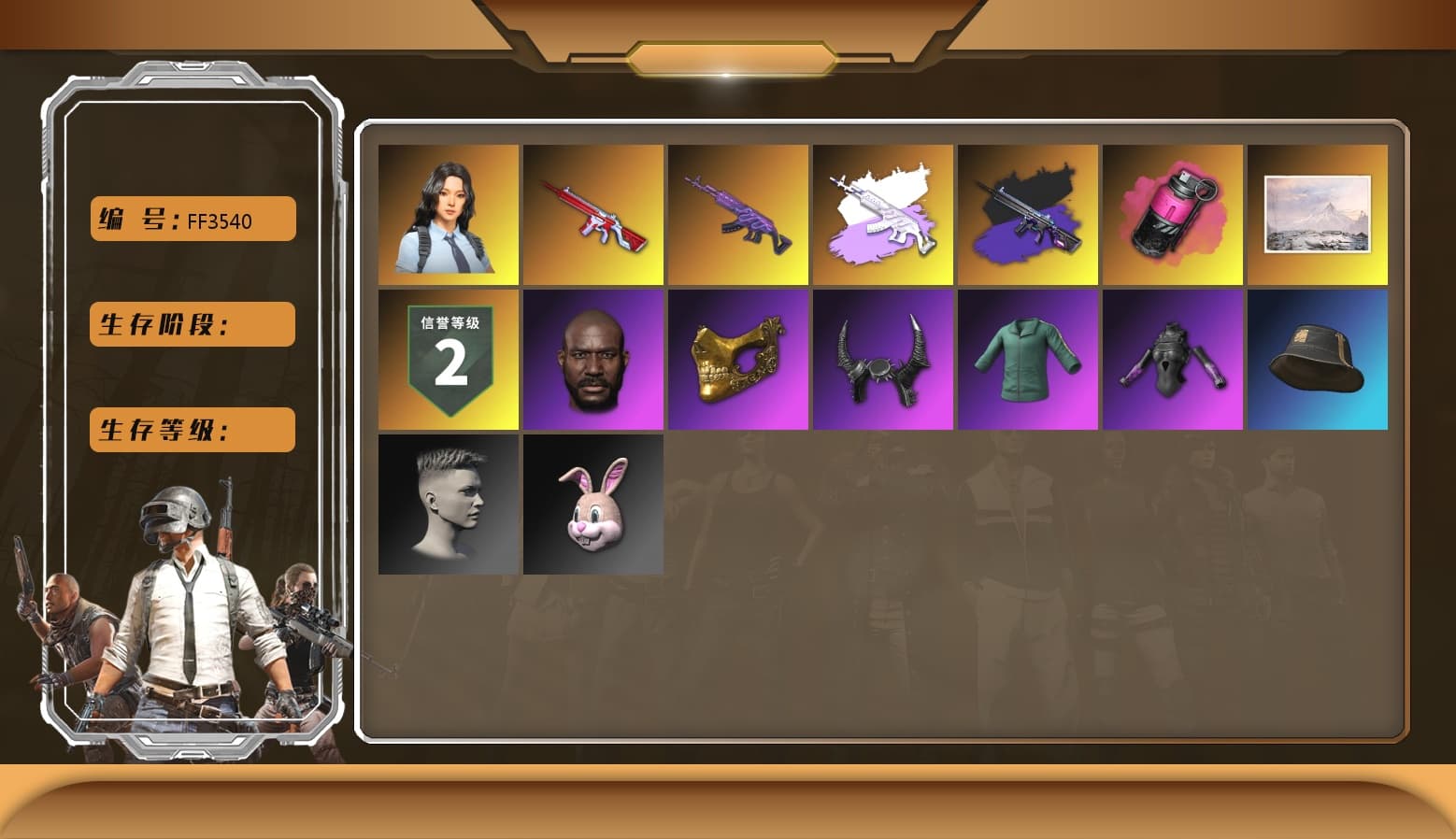Click the 生存阶段 survival stage field
The image size is (1456, 839).
point(192,324)
